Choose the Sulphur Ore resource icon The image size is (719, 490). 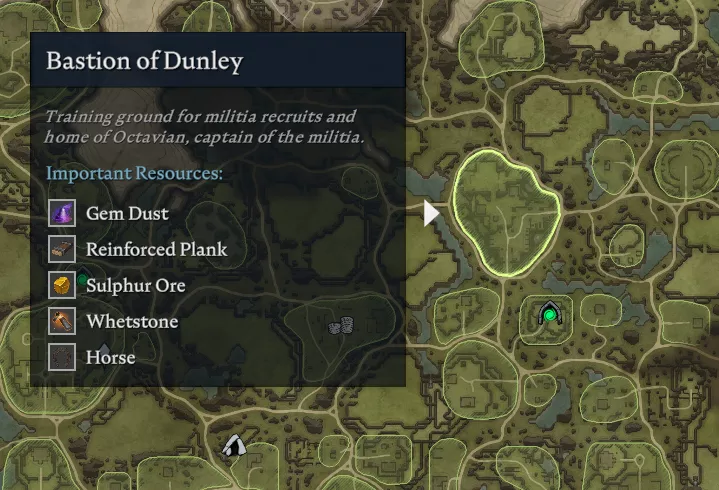click(63, 285)
